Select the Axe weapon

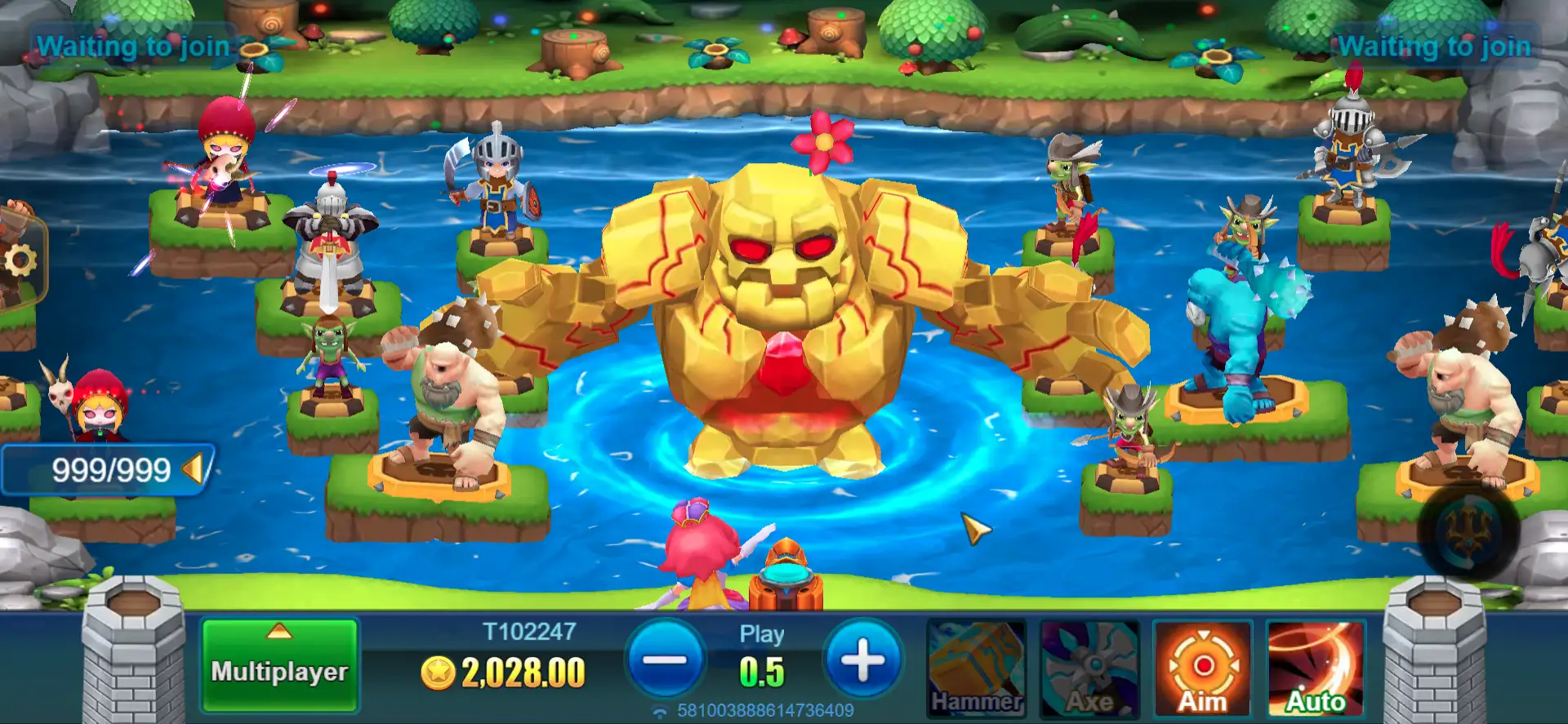(1089, 669)
